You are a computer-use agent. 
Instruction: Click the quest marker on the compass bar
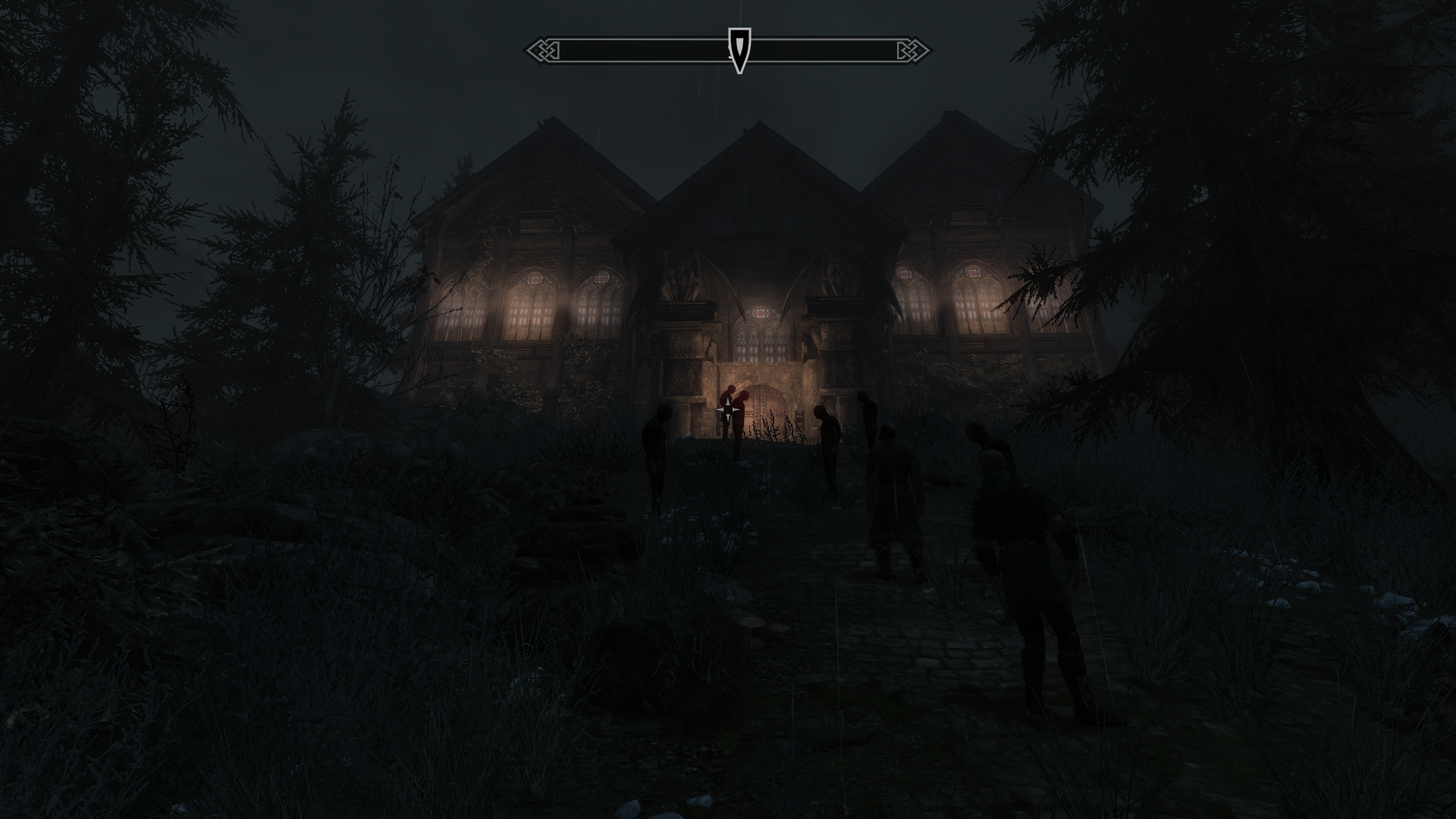pyautogui.click(x=739, y=49)
